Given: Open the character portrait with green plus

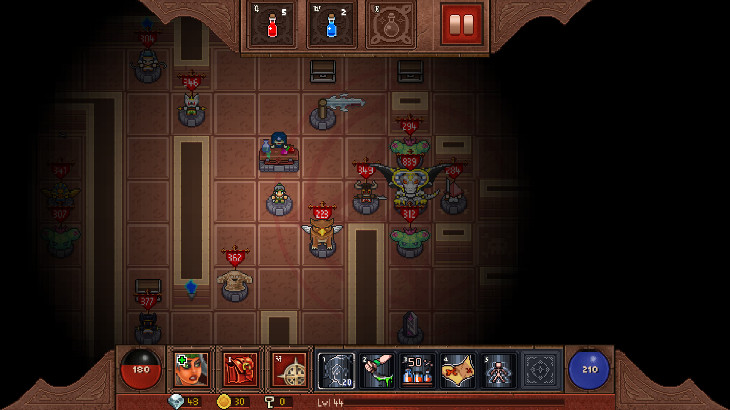Looking at the screenshot, I should click(x=190, y=369).
